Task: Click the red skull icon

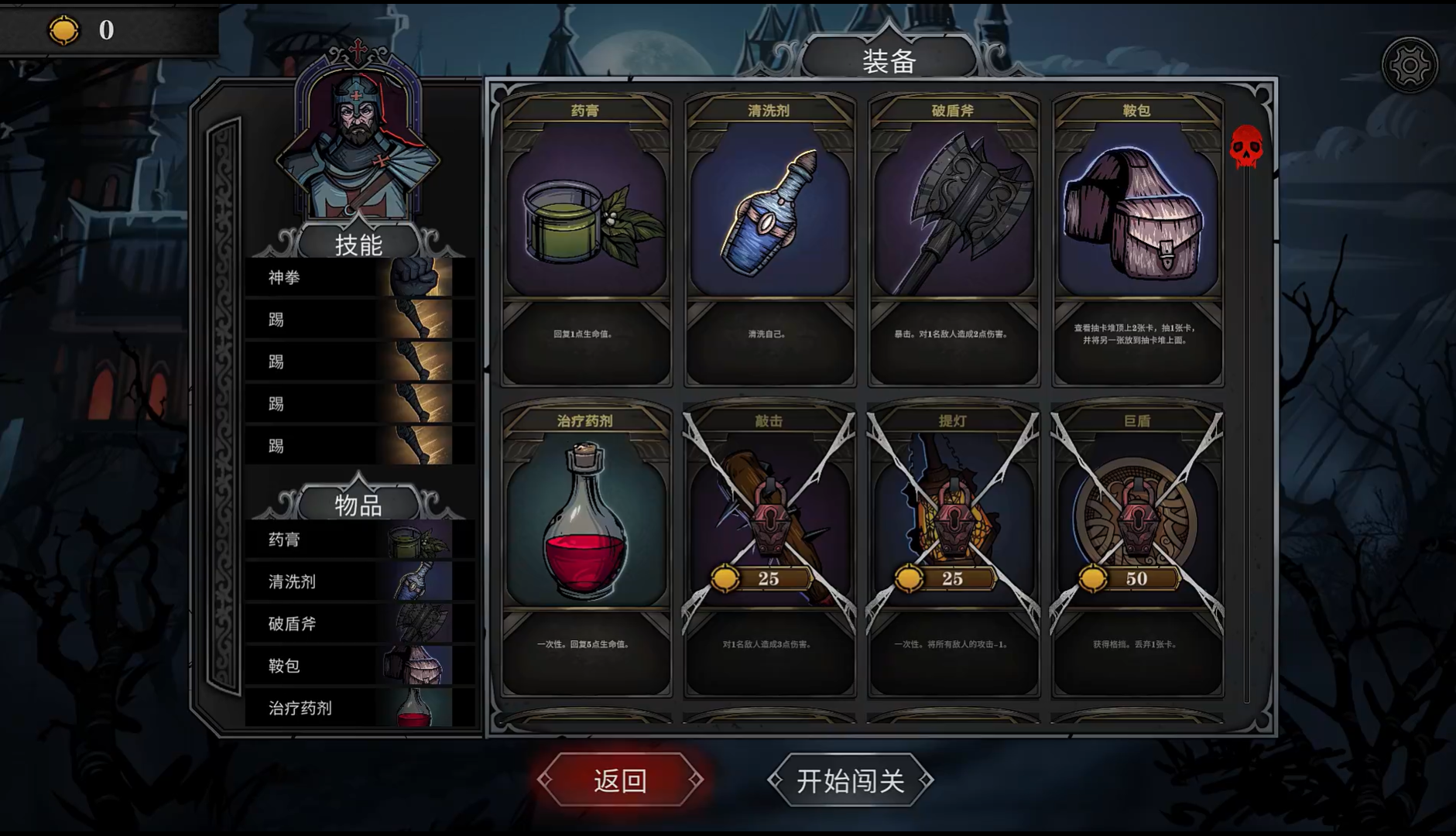Action: (1246, 146)
